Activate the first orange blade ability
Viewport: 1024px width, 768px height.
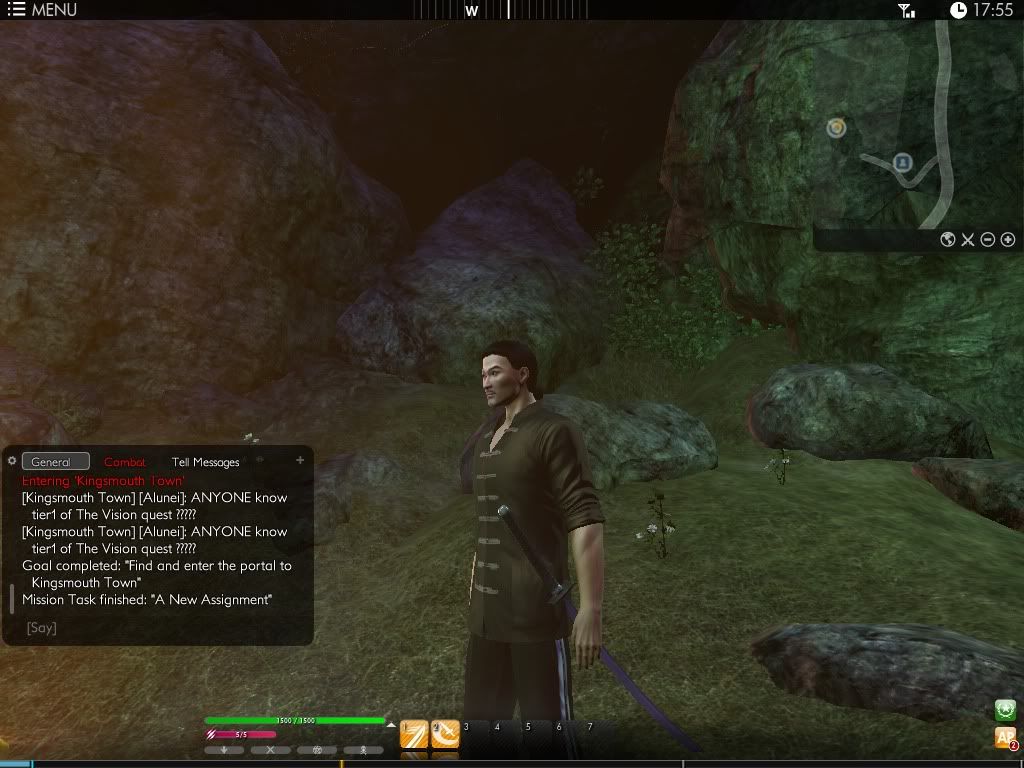click(x=414, y=735)
